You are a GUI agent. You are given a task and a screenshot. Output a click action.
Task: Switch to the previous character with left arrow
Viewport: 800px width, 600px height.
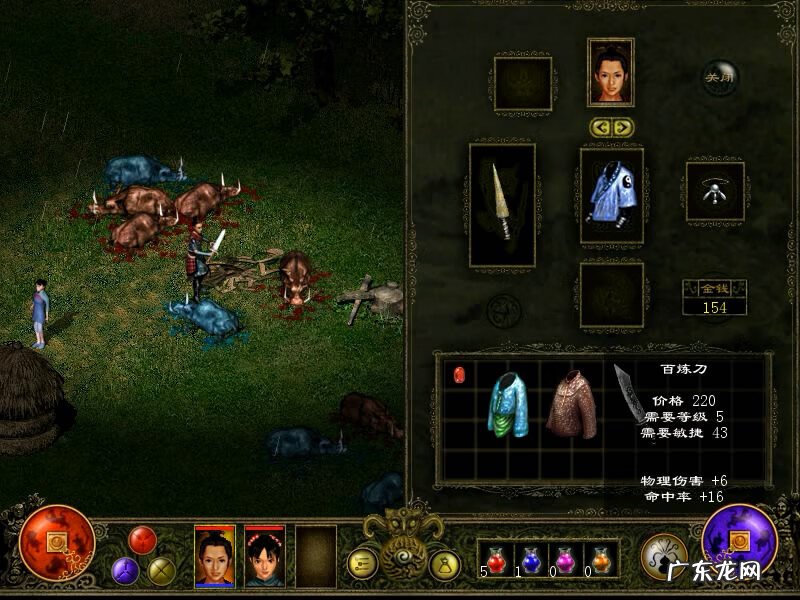[x=600, y=127]
